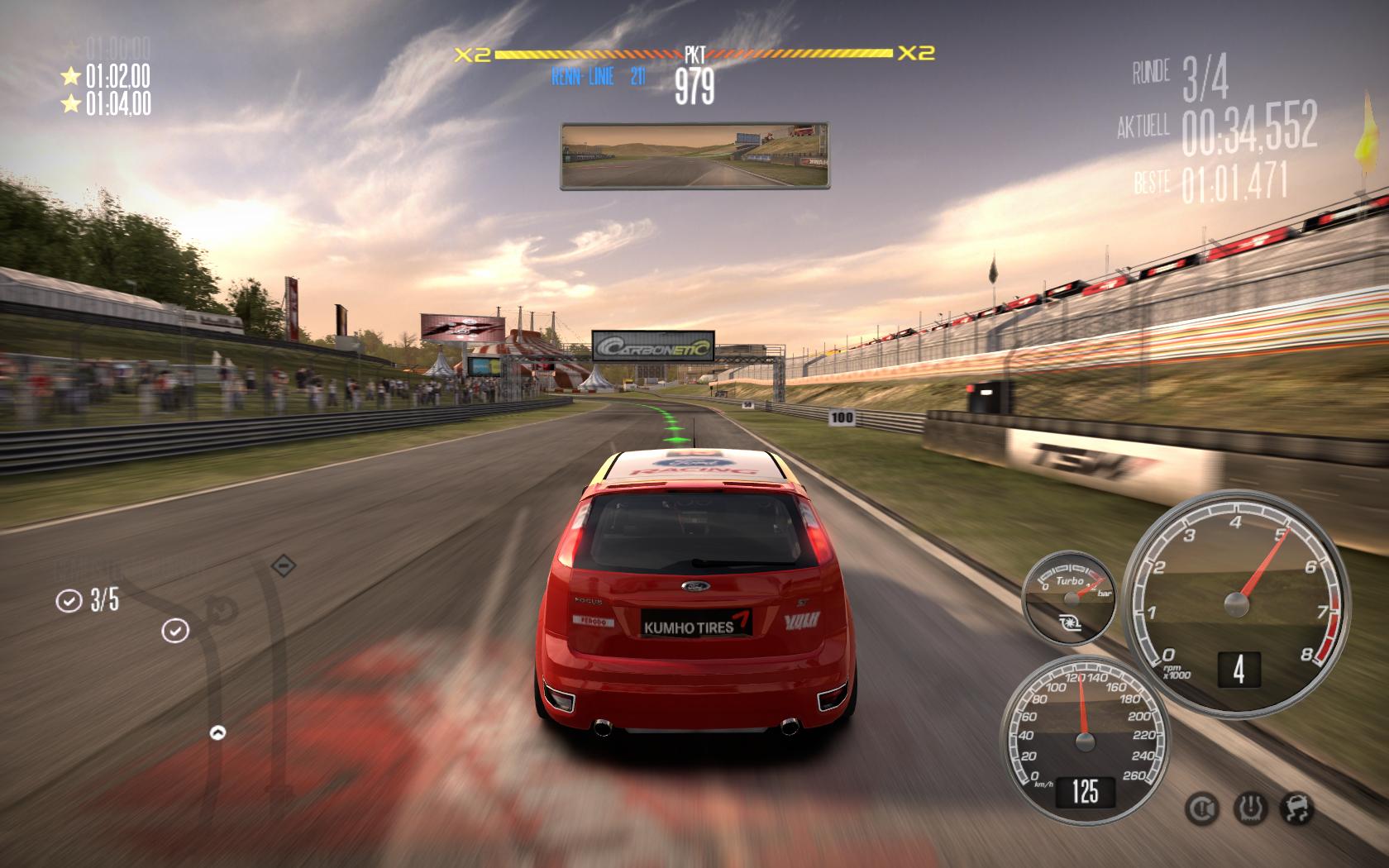Select the diamond marker on the track map
This screenshot has height=868, width=1389.
tap(284, 566)
